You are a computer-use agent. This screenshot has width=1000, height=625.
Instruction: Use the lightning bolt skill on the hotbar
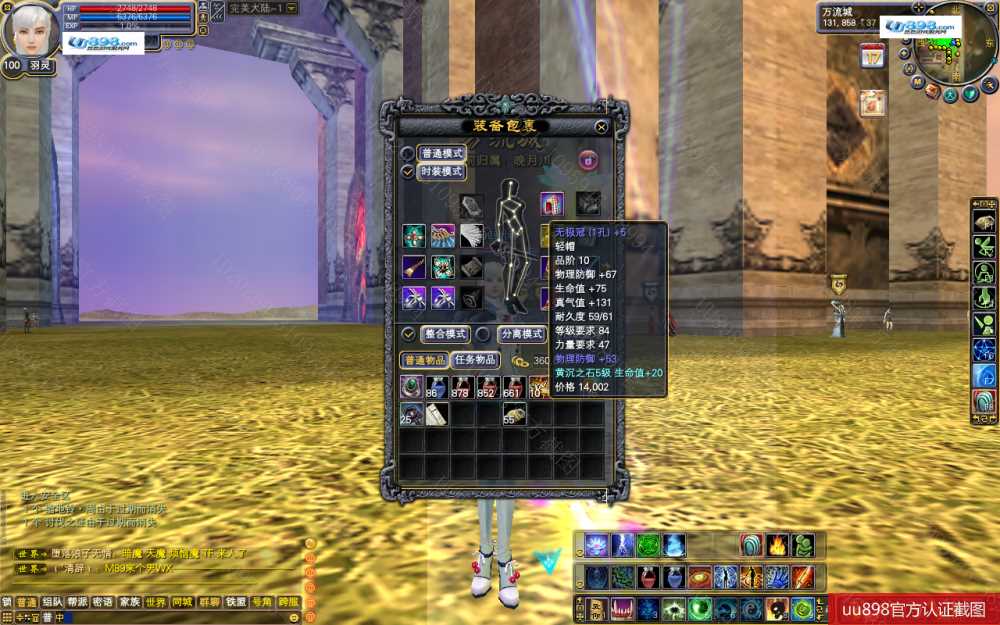622,545
